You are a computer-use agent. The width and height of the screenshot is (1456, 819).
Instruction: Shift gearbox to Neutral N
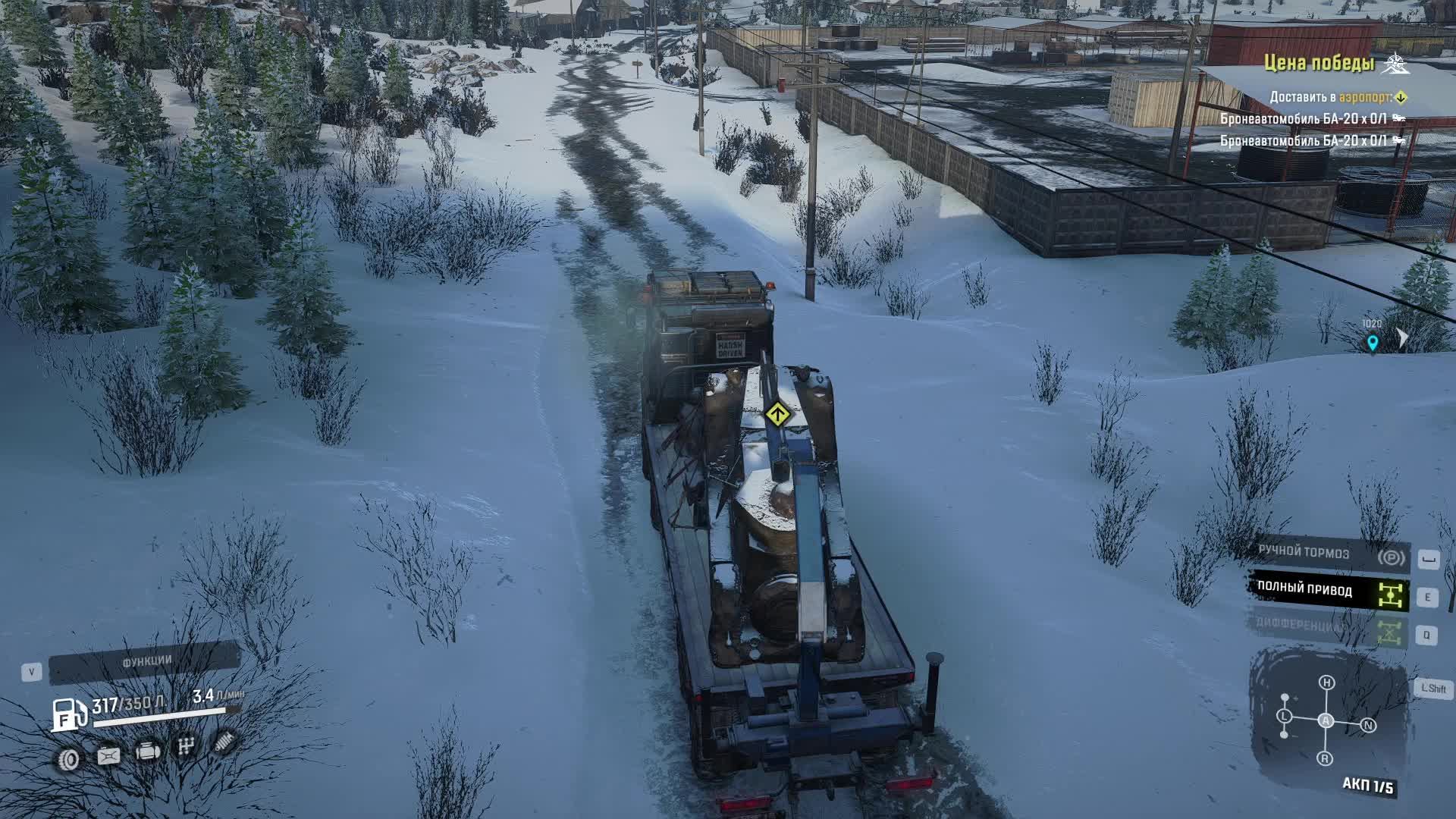click(1368, 726)
